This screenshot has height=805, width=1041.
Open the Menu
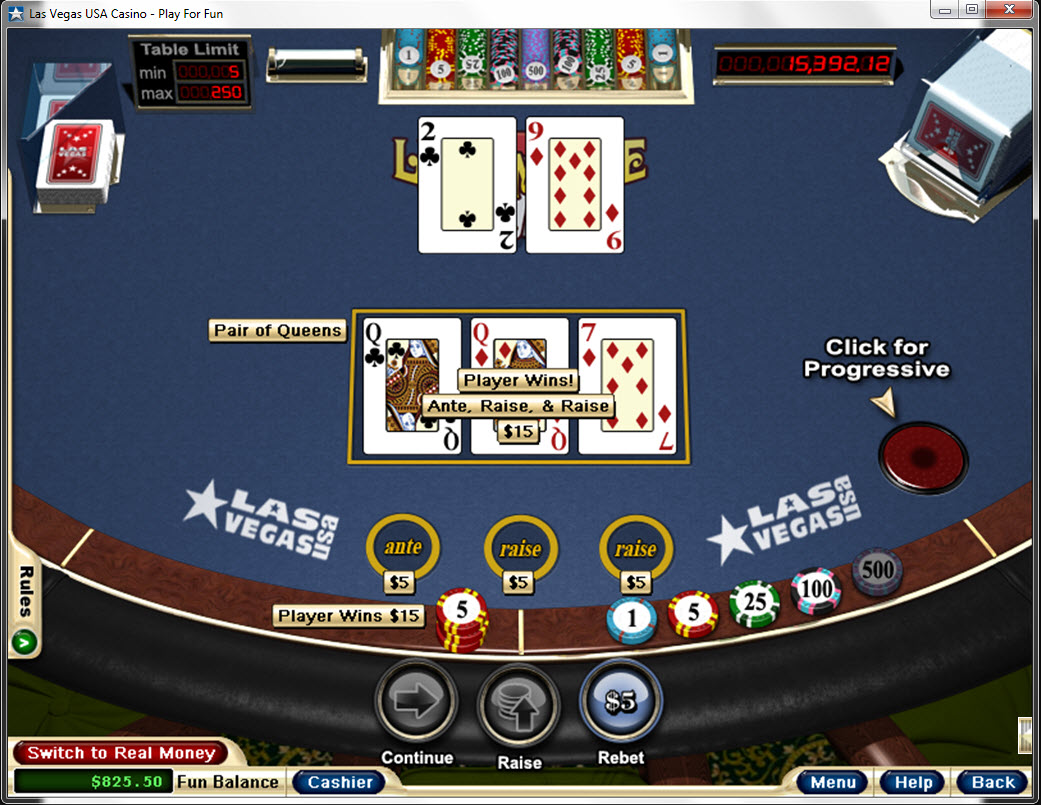click(832, 782)
